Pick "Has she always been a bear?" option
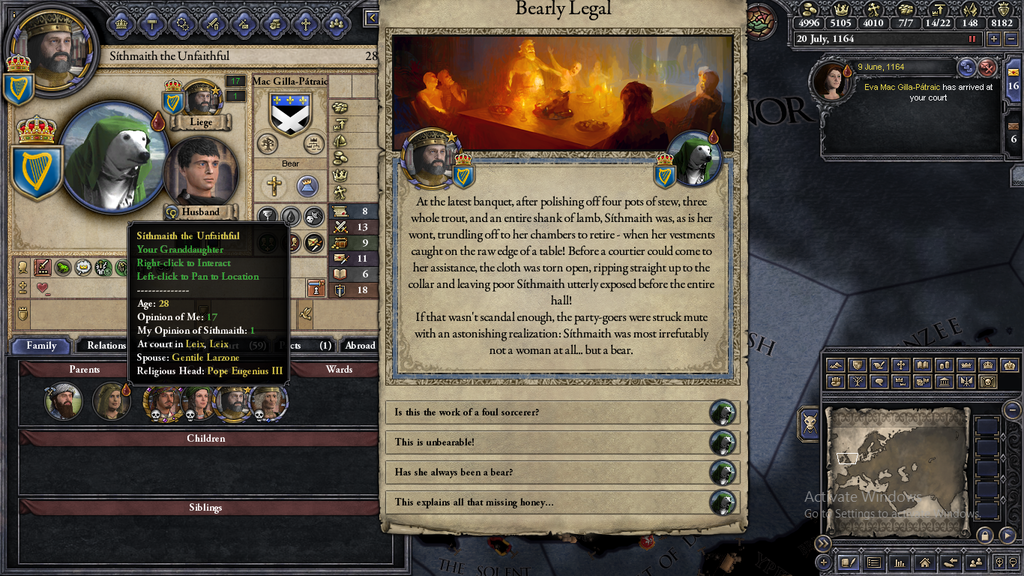This screenshot has width=1024, height=576. pyautogui.click(x=548, y=472)
